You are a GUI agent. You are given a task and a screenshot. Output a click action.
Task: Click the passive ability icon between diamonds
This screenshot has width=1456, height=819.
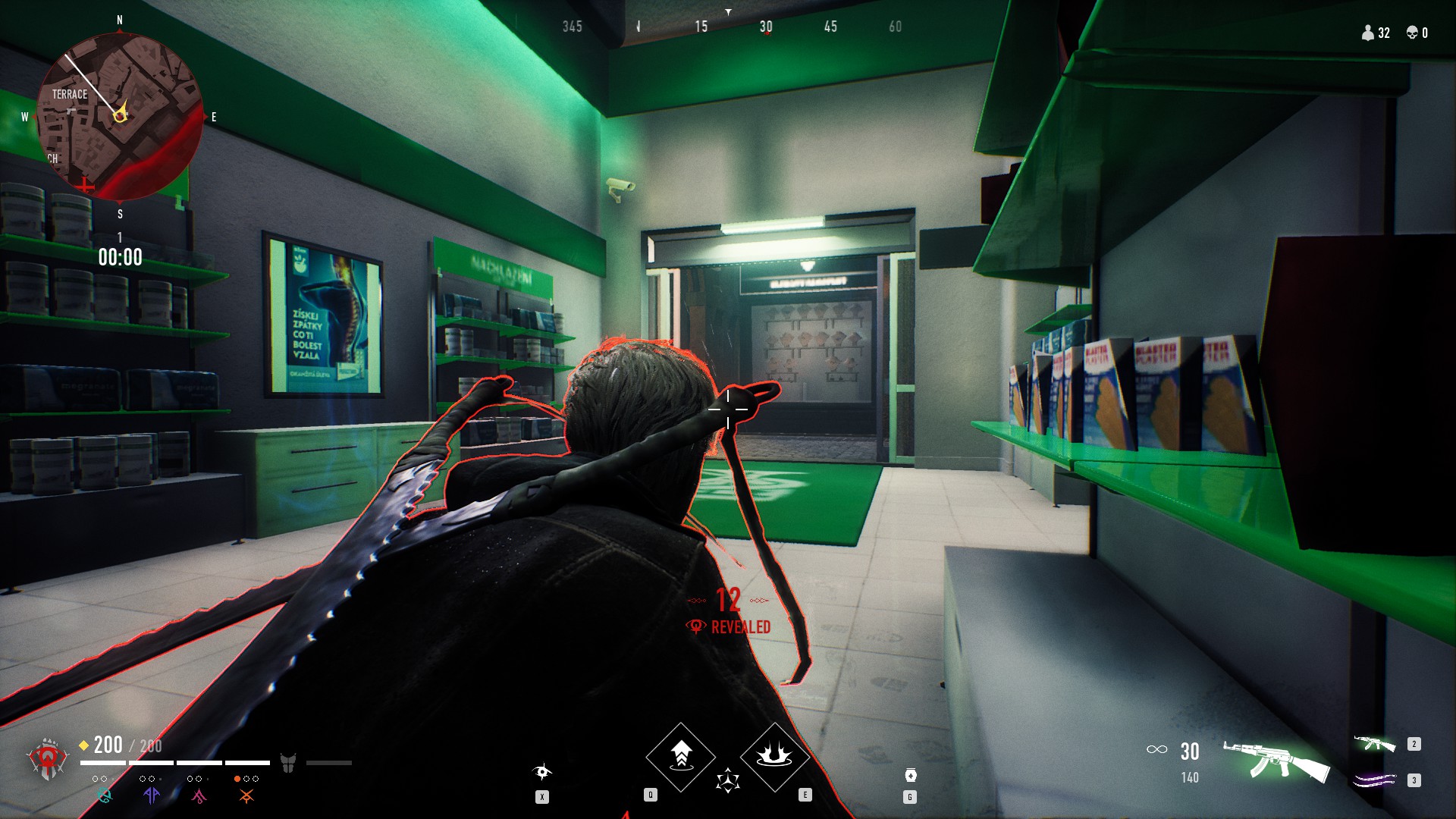click(x=728, y=780)
